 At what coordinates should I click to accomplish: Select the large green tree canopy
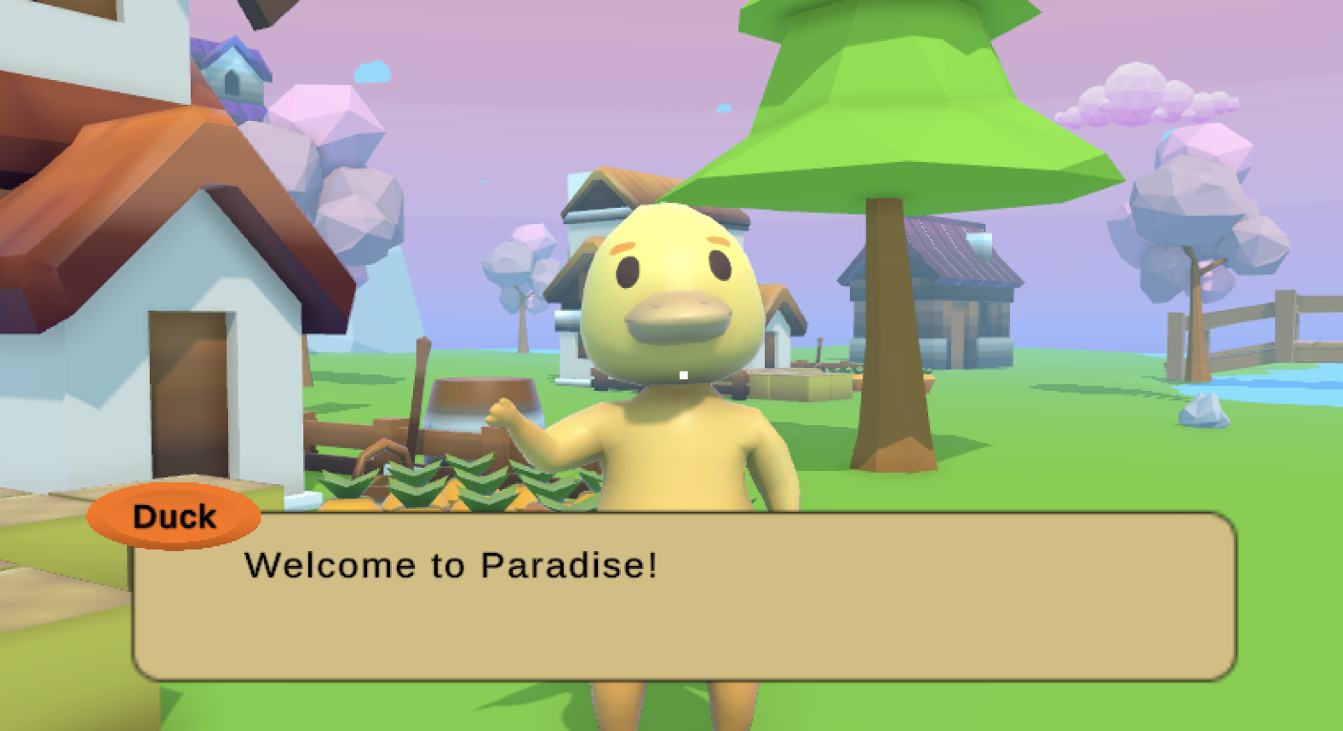(900, 110)
